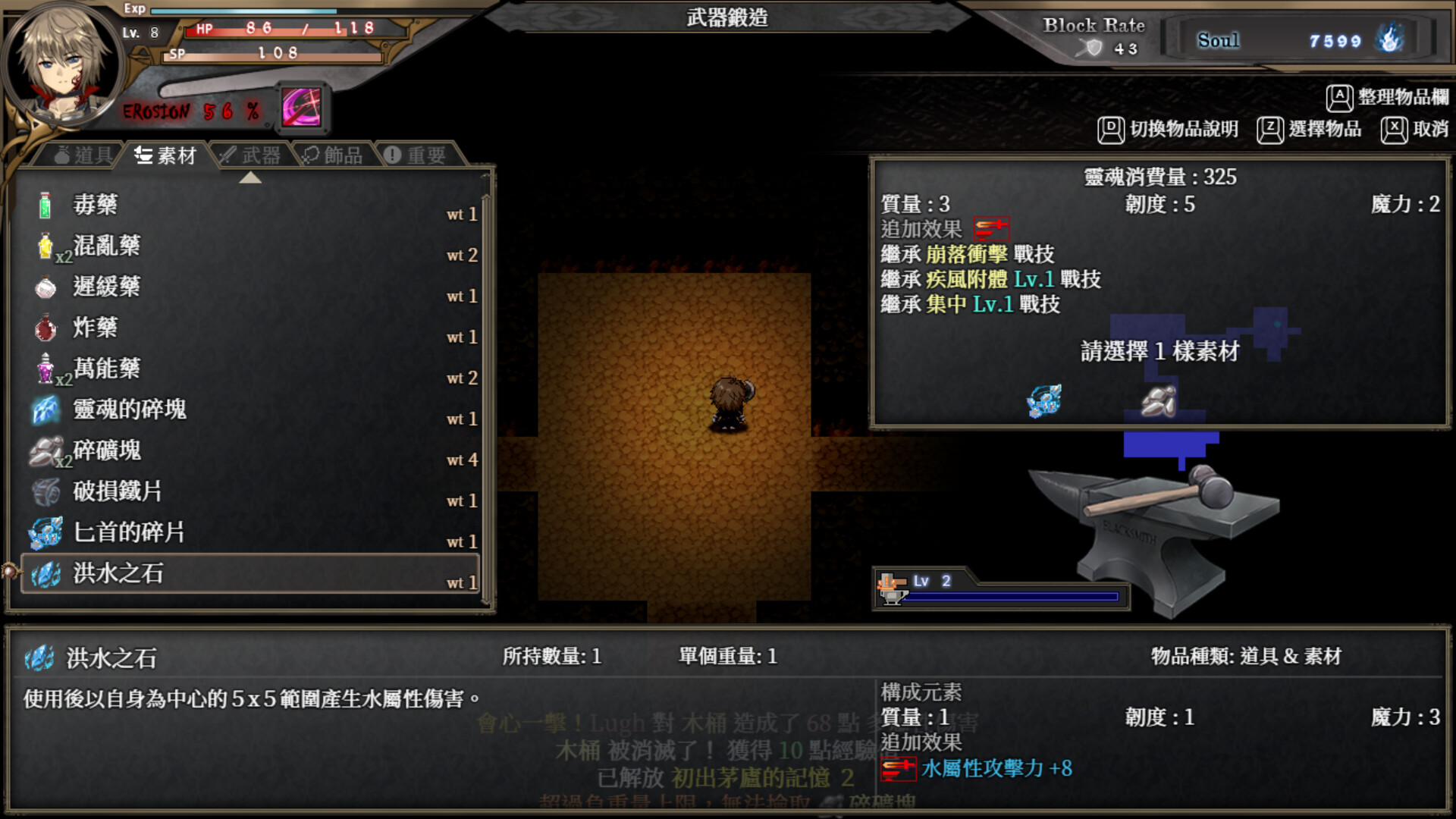Click the up arrow above the material list

coord(250,179)
